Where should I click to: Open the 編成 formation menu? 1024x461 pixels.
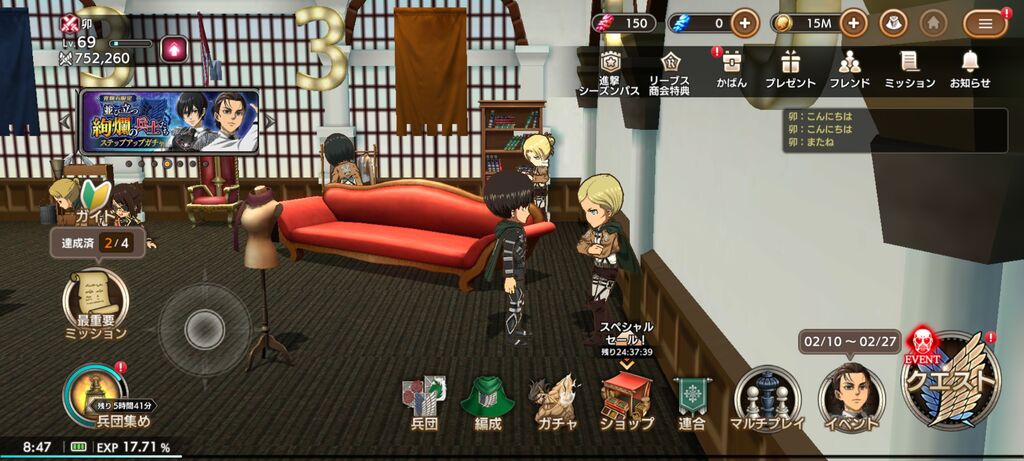pos(487,401)
